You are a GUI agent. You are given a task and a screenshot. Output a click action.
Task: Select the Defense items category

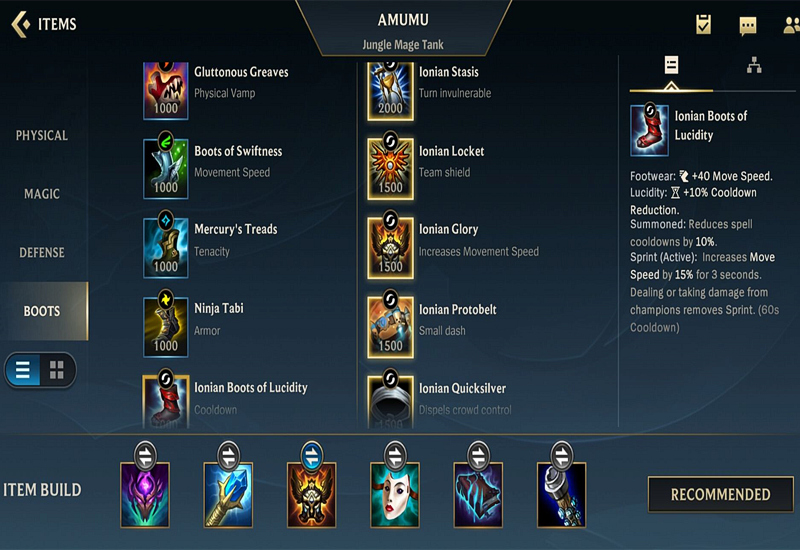click(42, 253)
